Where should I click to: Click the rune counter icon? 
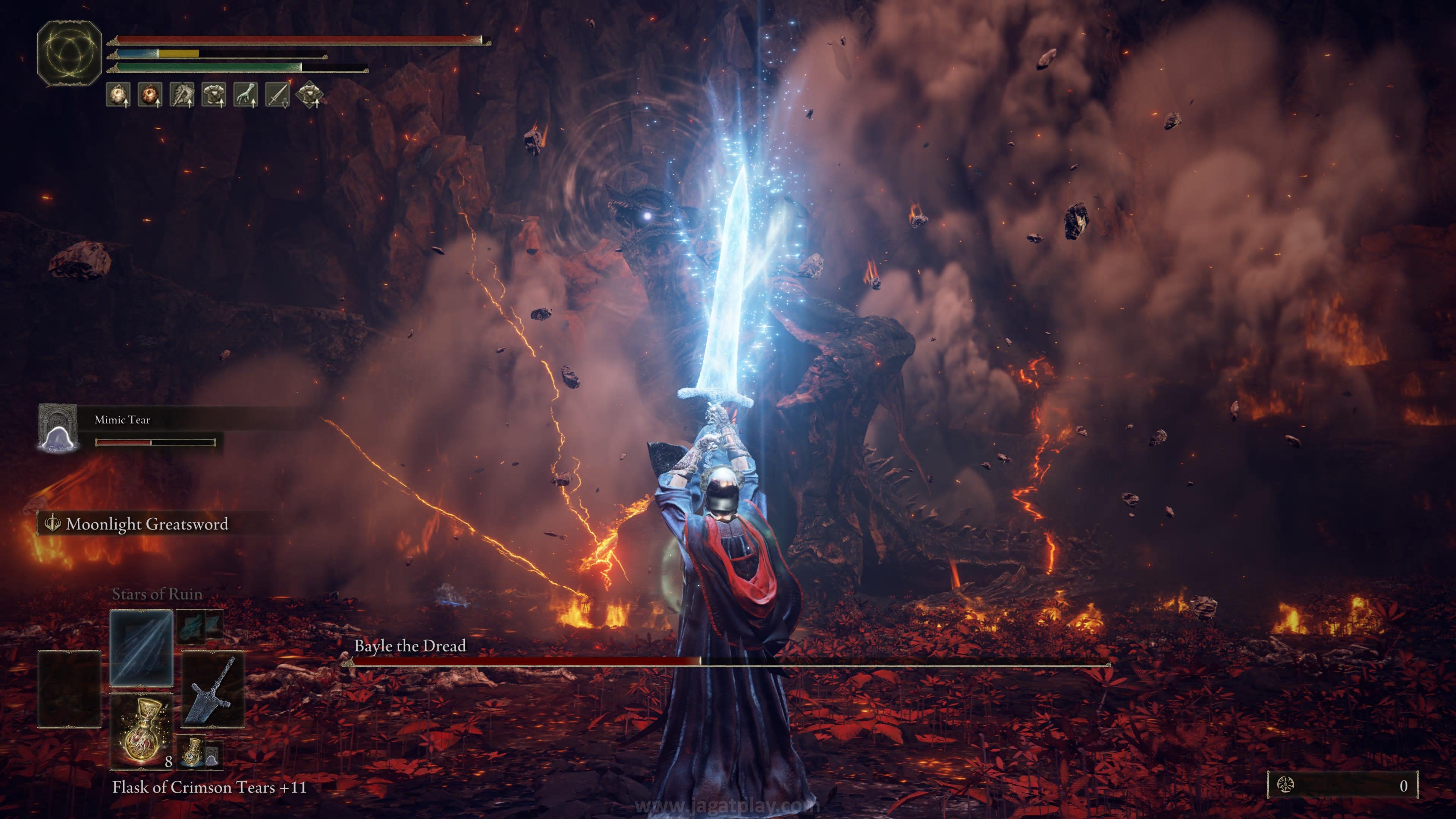point(1285,785)
